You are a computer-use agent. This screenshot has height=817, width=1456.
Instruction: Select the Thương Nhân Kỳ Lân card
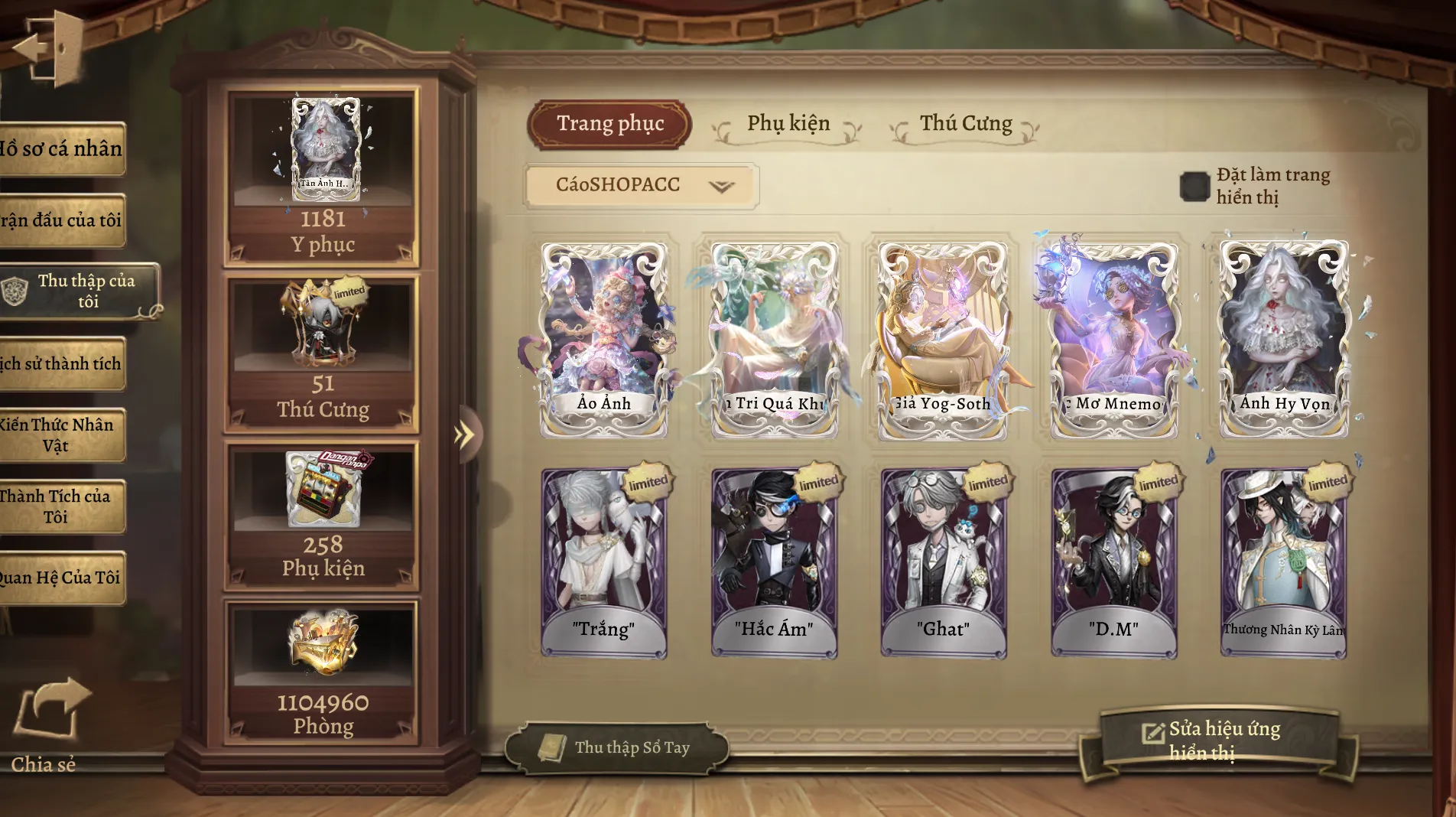(x=1283, y=563)
